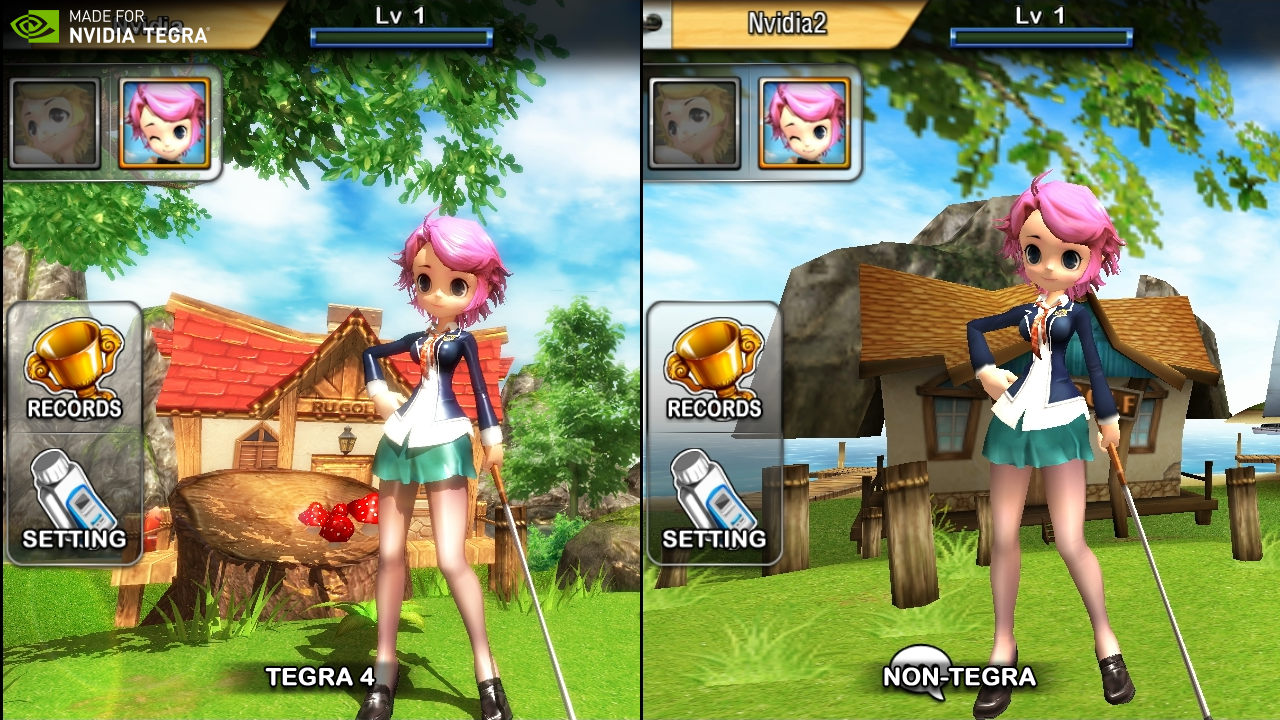Choose pink-haired character portrait in Tegra 4 panel

[x=165, y=123]
